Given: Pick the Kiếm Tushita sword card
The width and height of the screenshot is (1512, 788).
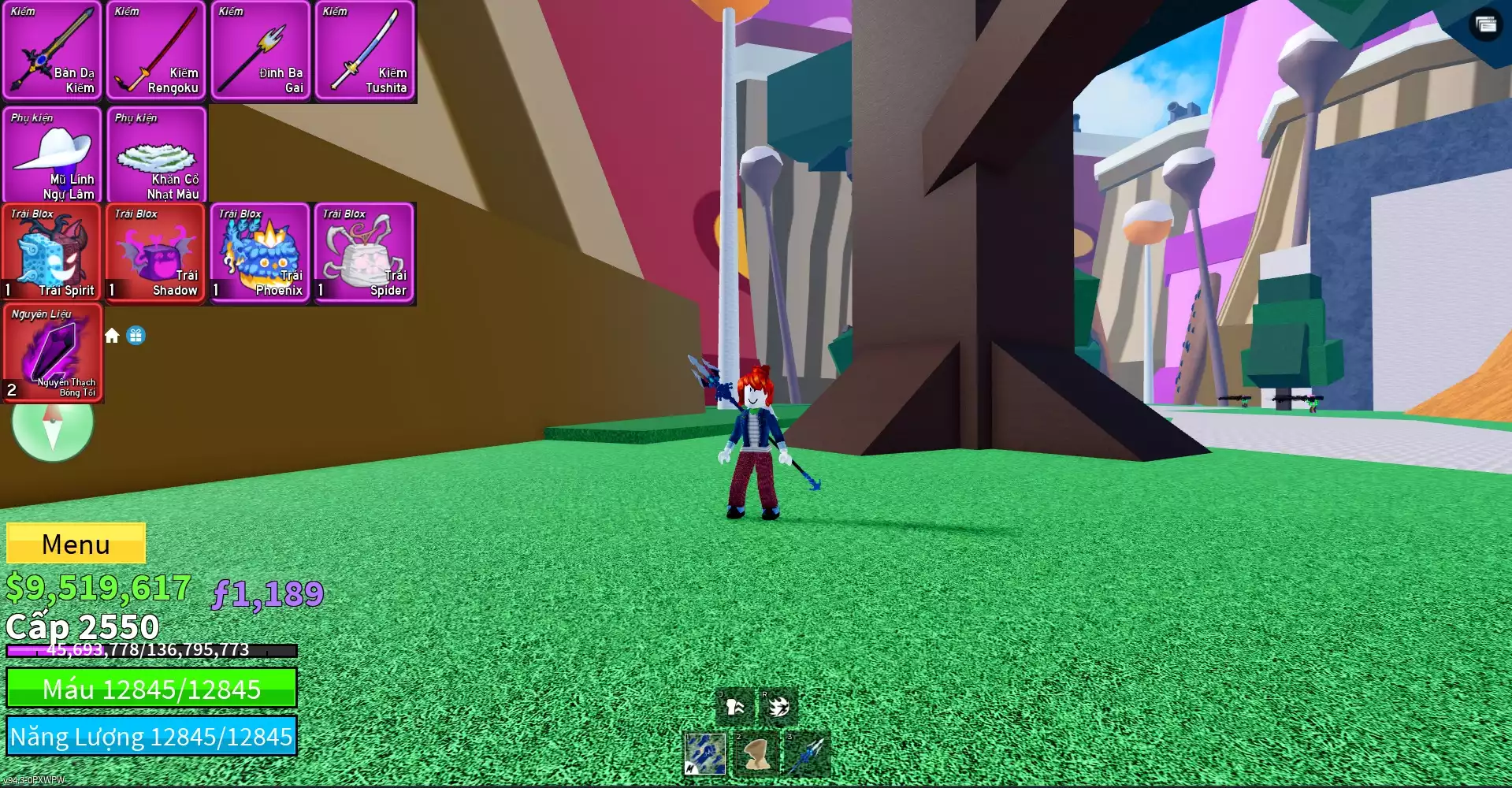Looking at the screenshot, I should pyautogui.click(x=364, y=51).
